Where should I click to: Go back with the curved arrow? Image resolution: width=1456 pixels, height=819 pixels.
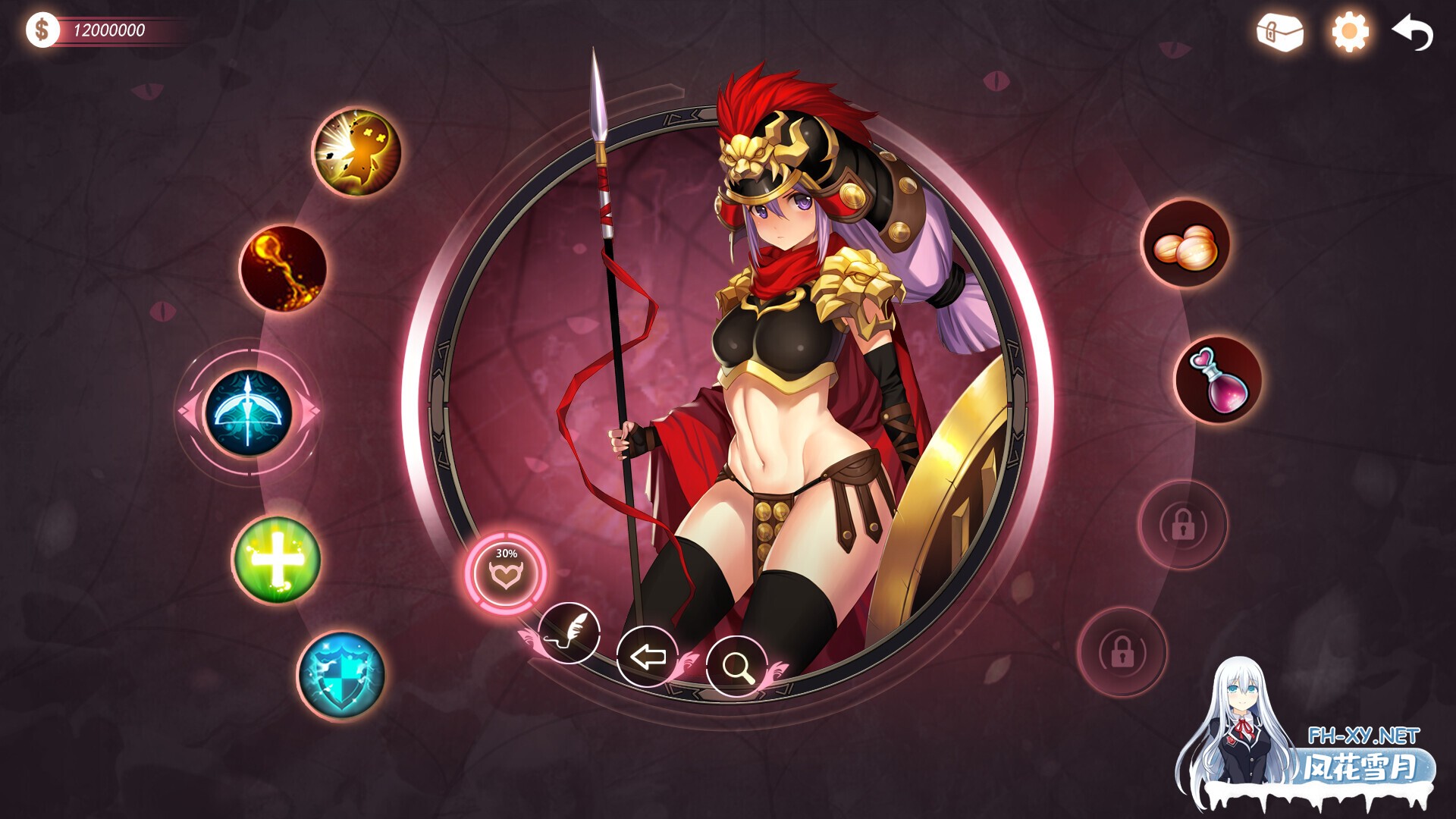pos(1414,33)
